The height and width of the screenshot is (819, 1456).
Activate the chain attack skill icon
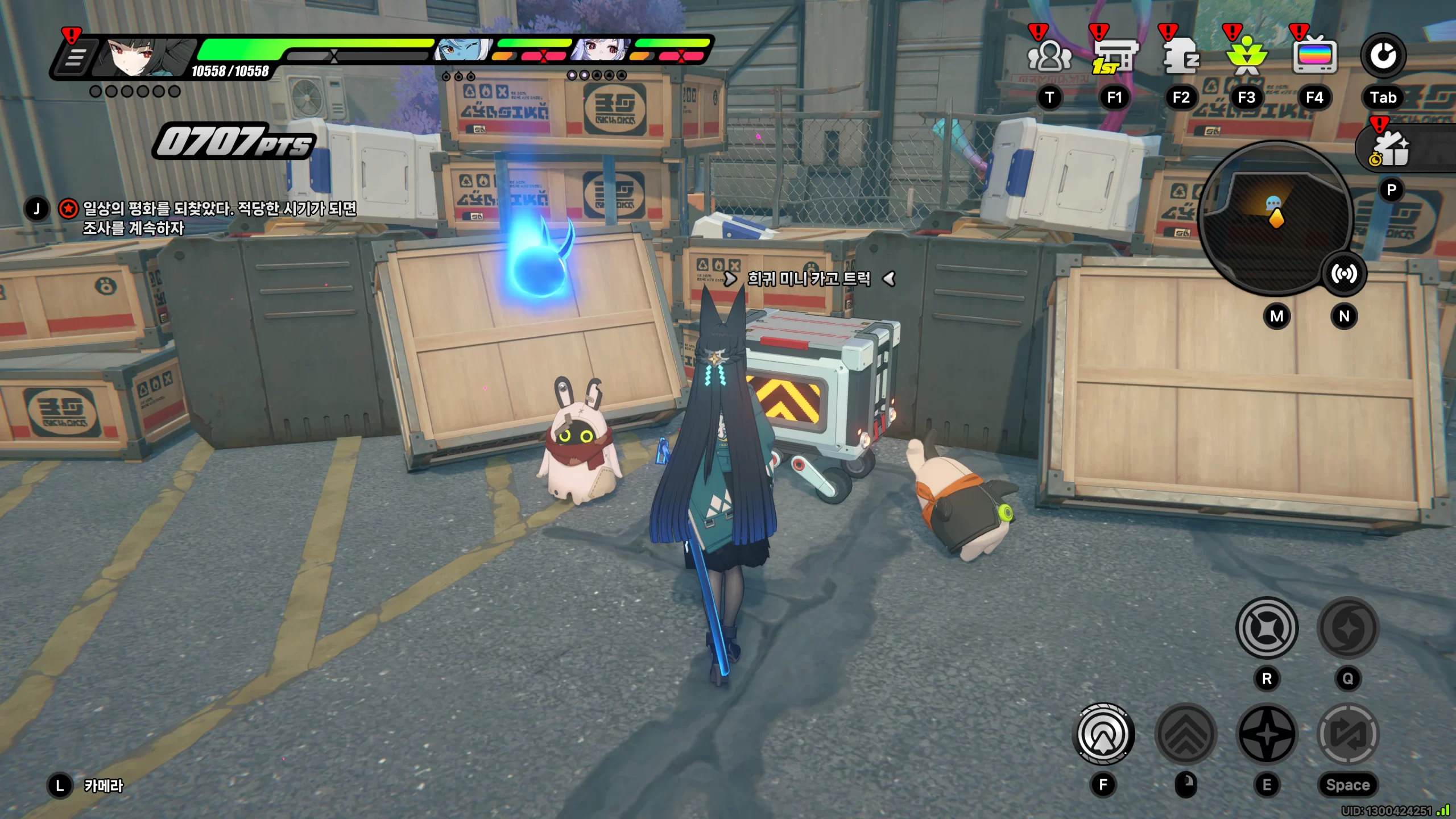pos(1267,628)
